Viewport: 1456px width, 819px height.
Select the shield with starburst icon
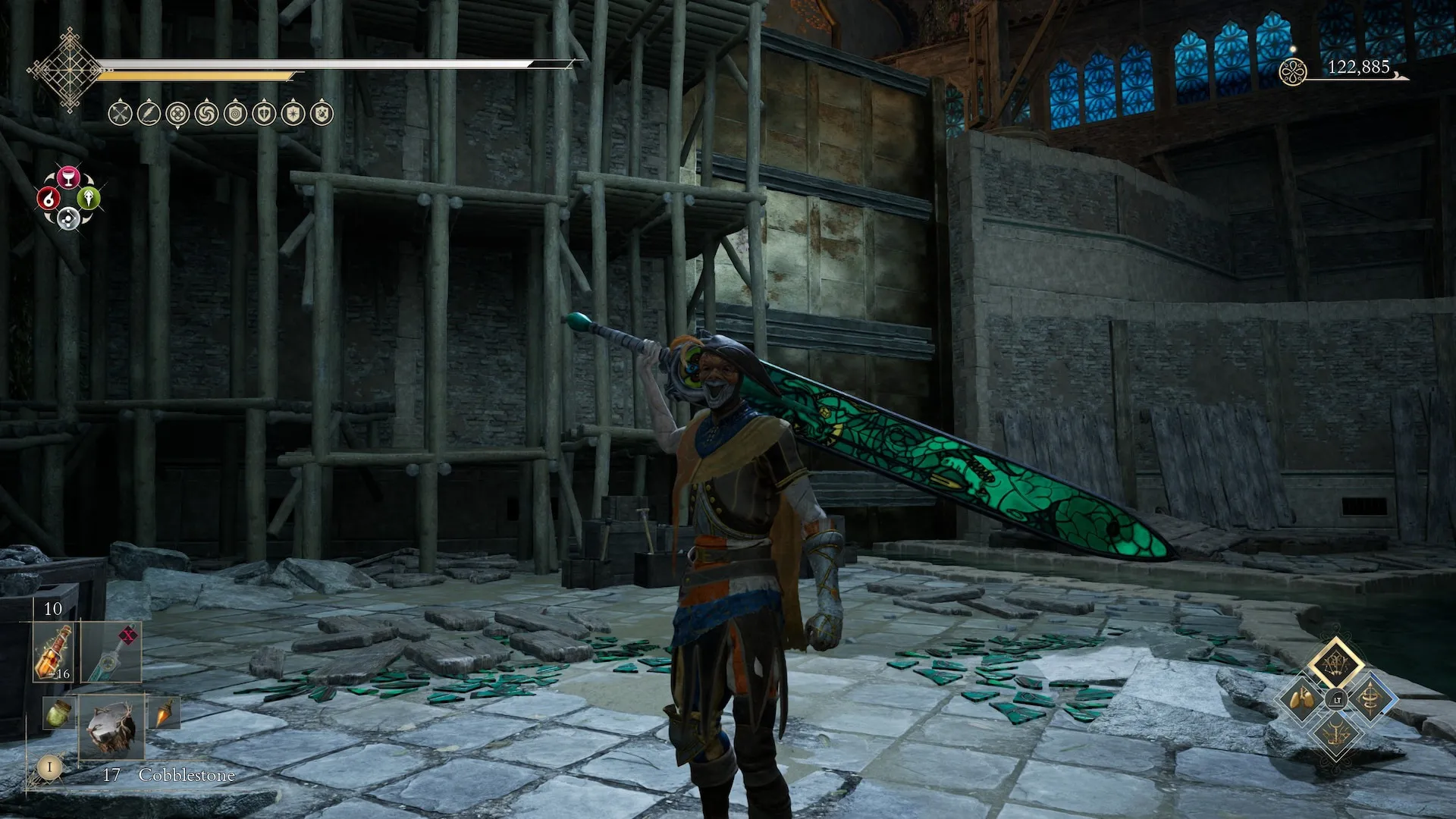pos(293,114)
